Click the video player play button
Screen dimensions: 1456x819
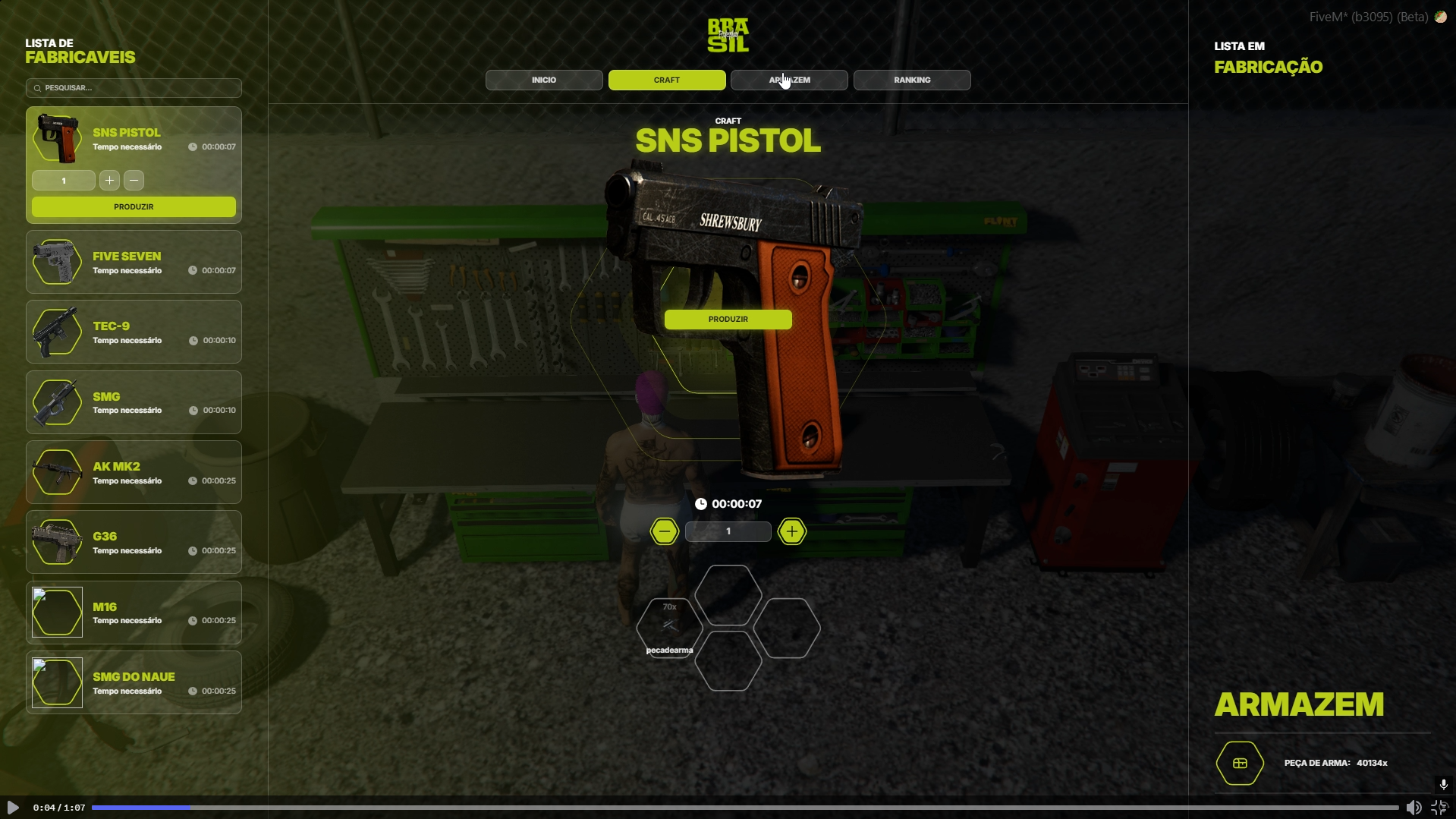[x=13, y=808]
